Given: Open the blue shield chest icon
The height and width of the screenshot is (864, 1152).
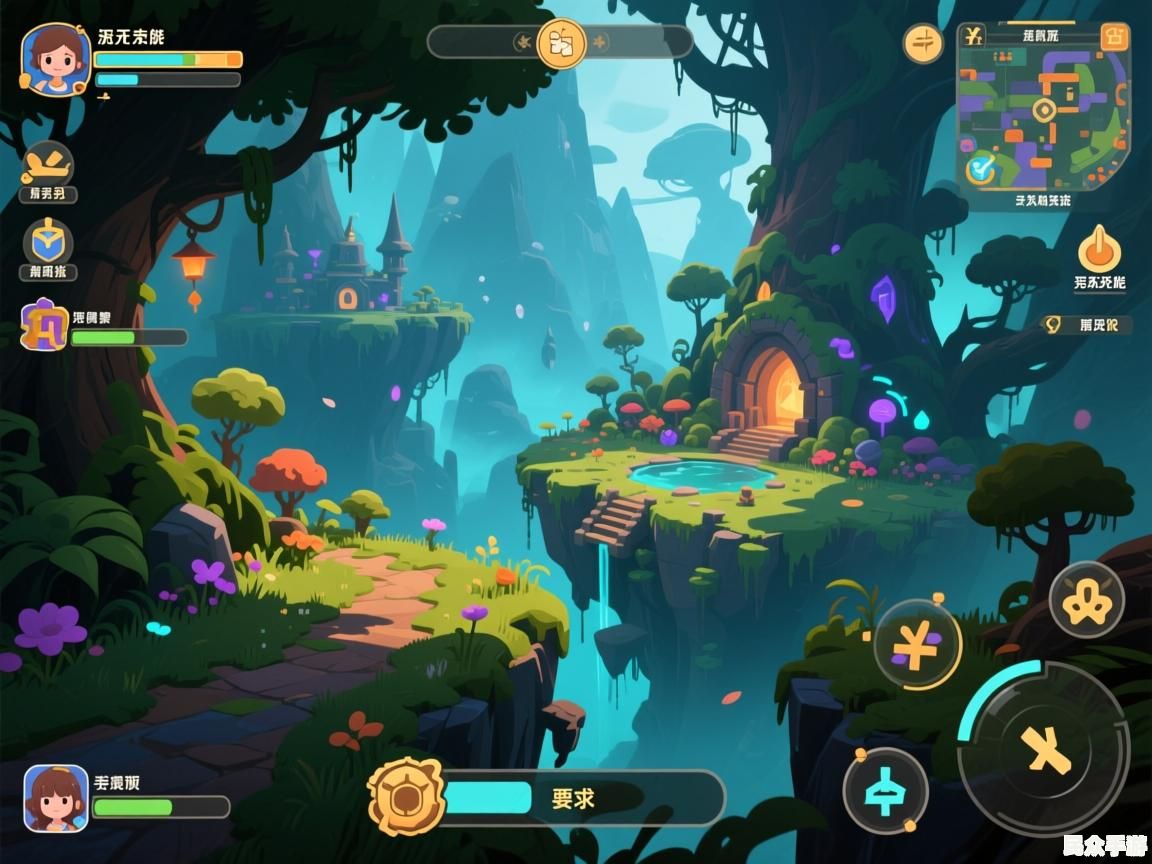Looking at the screenshot, I should click(x=48, y=241).
